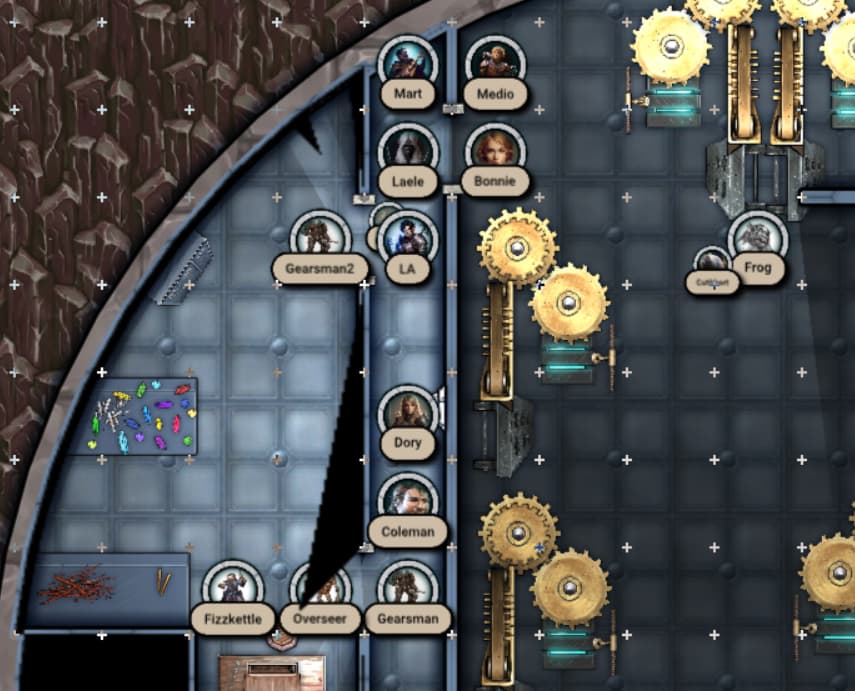The height and width of the screenshot is (691, 855).
Task: Click the Frog token
Action: tap(758, 239)
